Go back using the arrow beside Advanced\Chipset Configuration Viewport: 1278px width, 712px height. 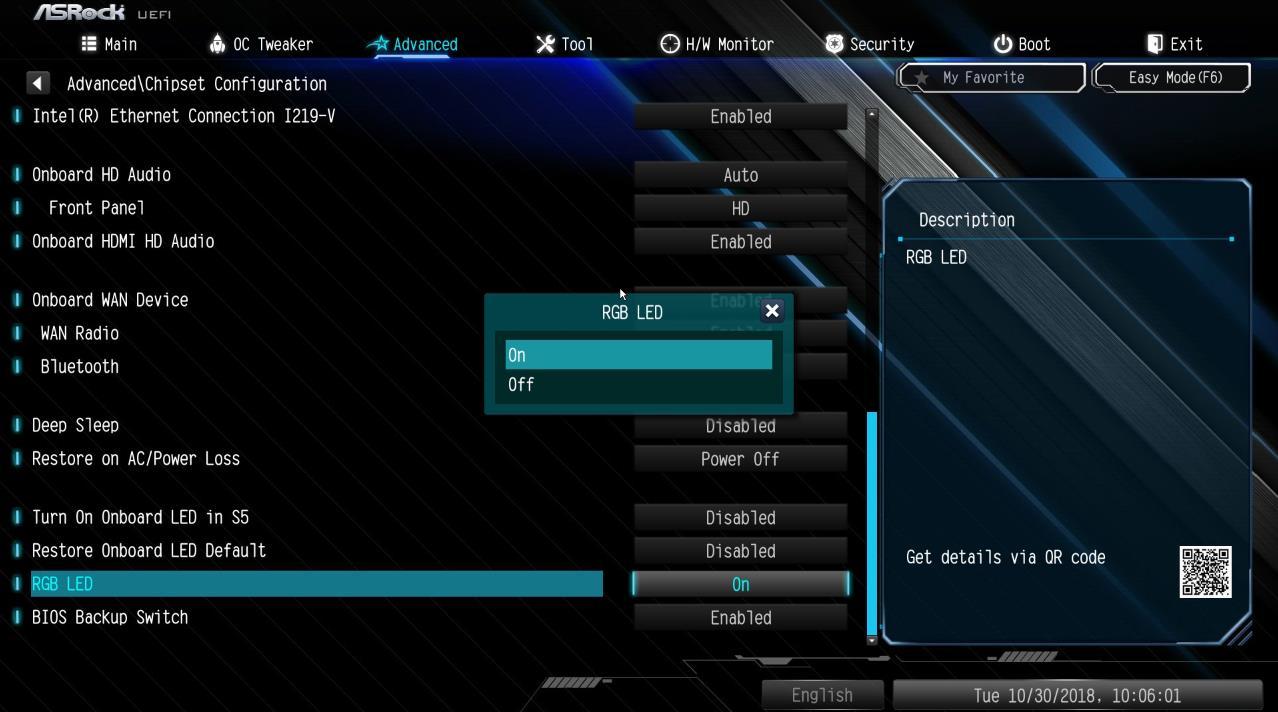point(37,83)
